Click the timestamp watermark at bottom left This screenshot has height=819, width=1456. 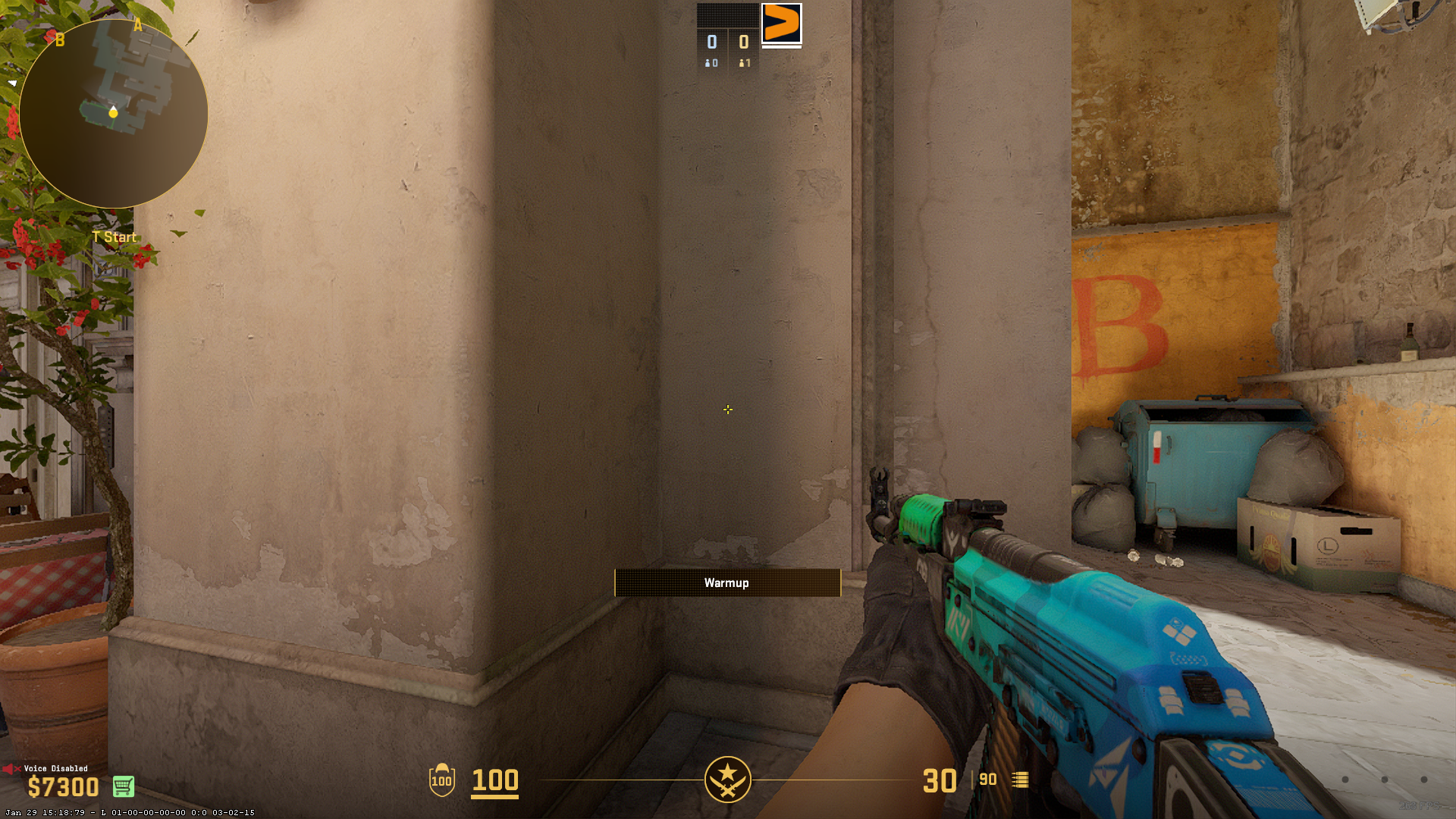129,811
